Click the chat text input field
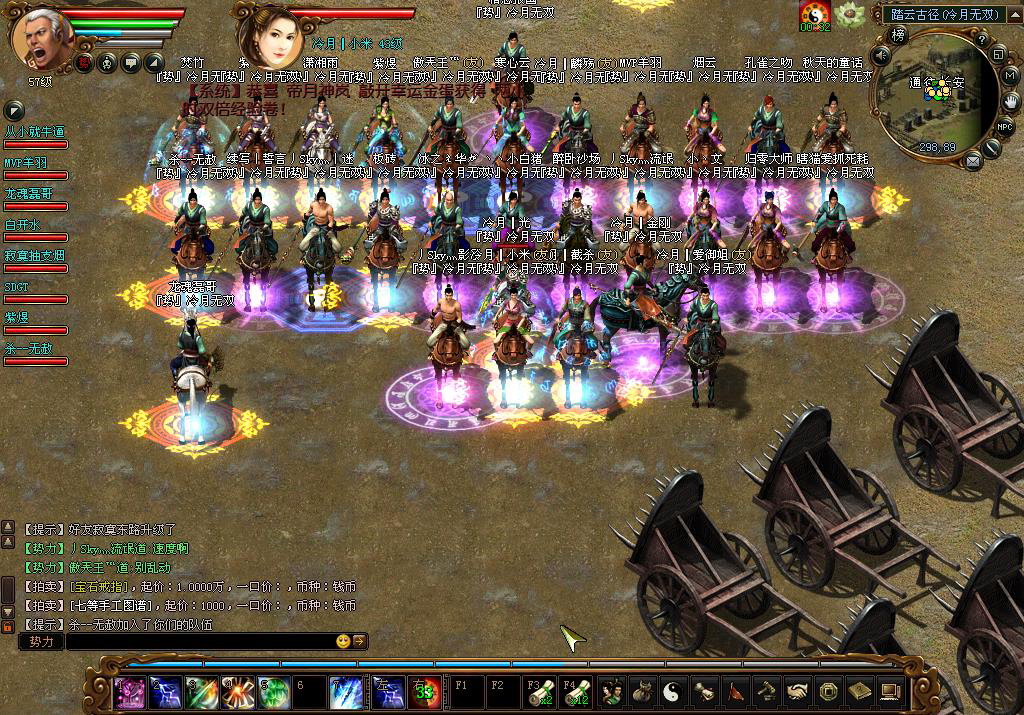 coord(200,641)
